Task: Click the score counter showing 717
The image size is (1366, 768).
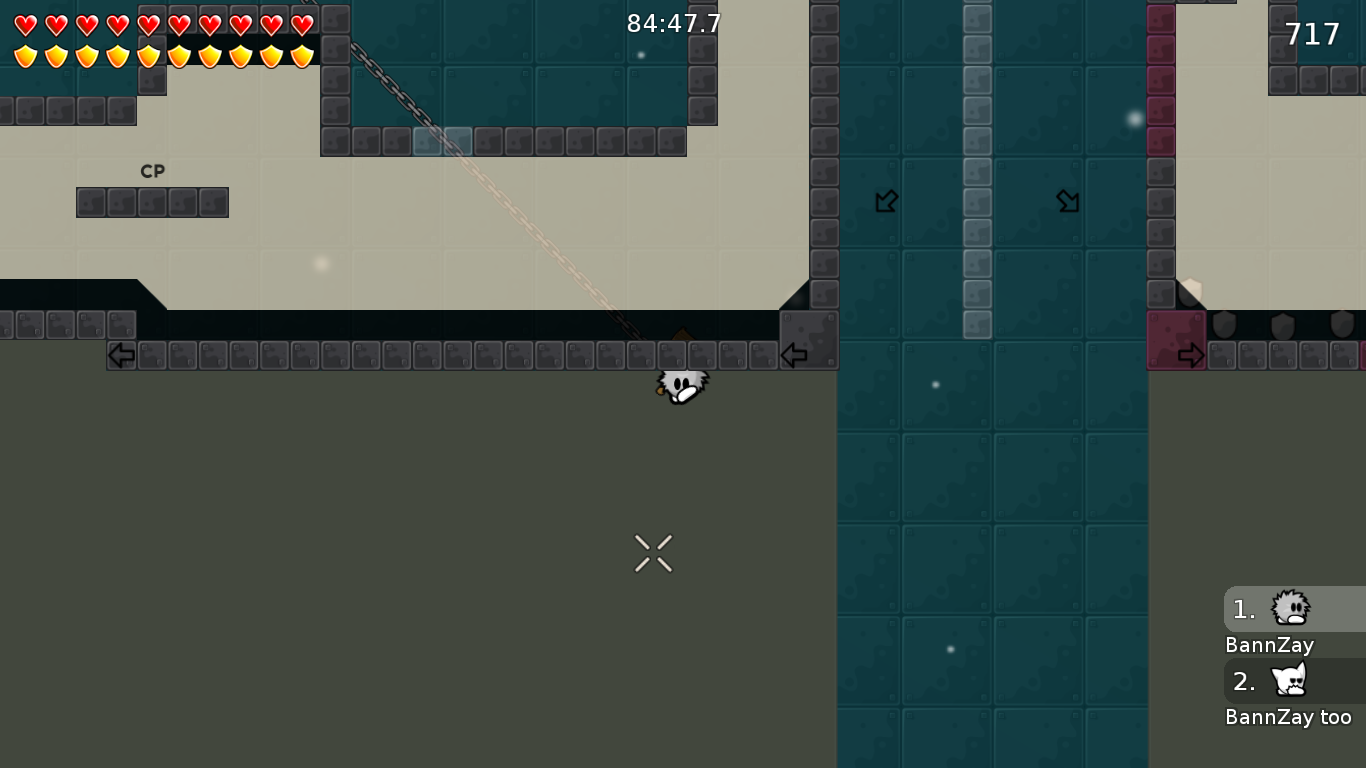Action: (x=1311, y=33)
